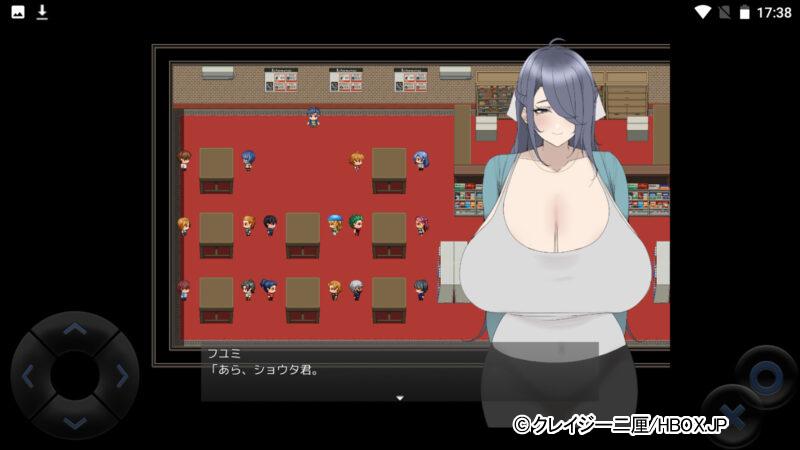Viewport: 800px width, 450px height.
Task: Click the dialogue continue arrow
Action: coord(400,398)
